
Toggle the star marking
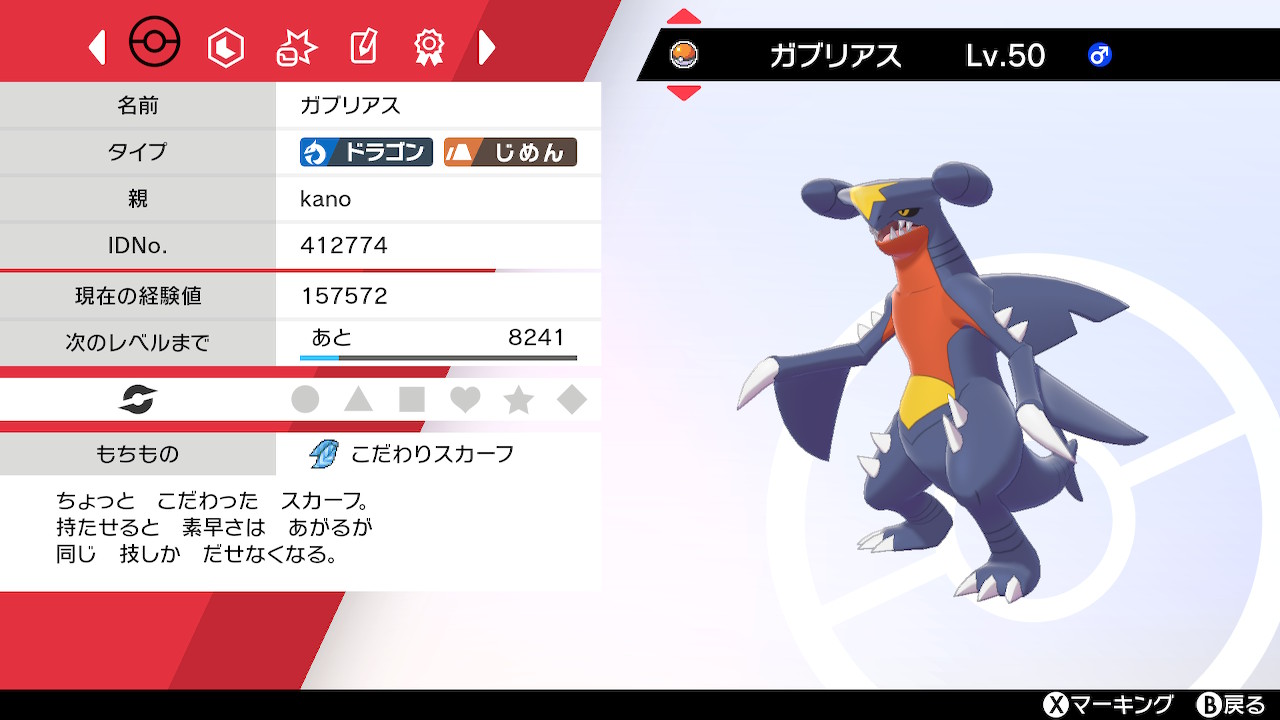coord(518,399)
